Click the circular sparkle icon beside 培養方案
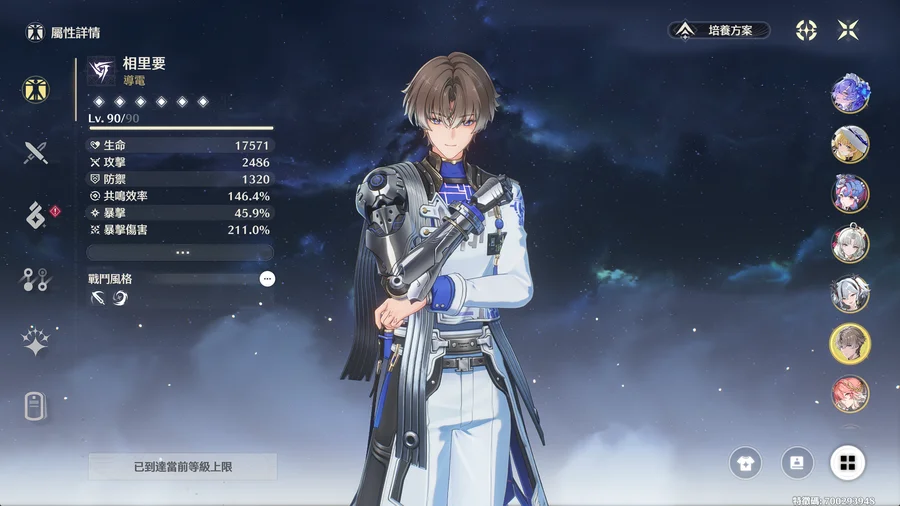Screen dimensions: 900x506 point(806,31)
